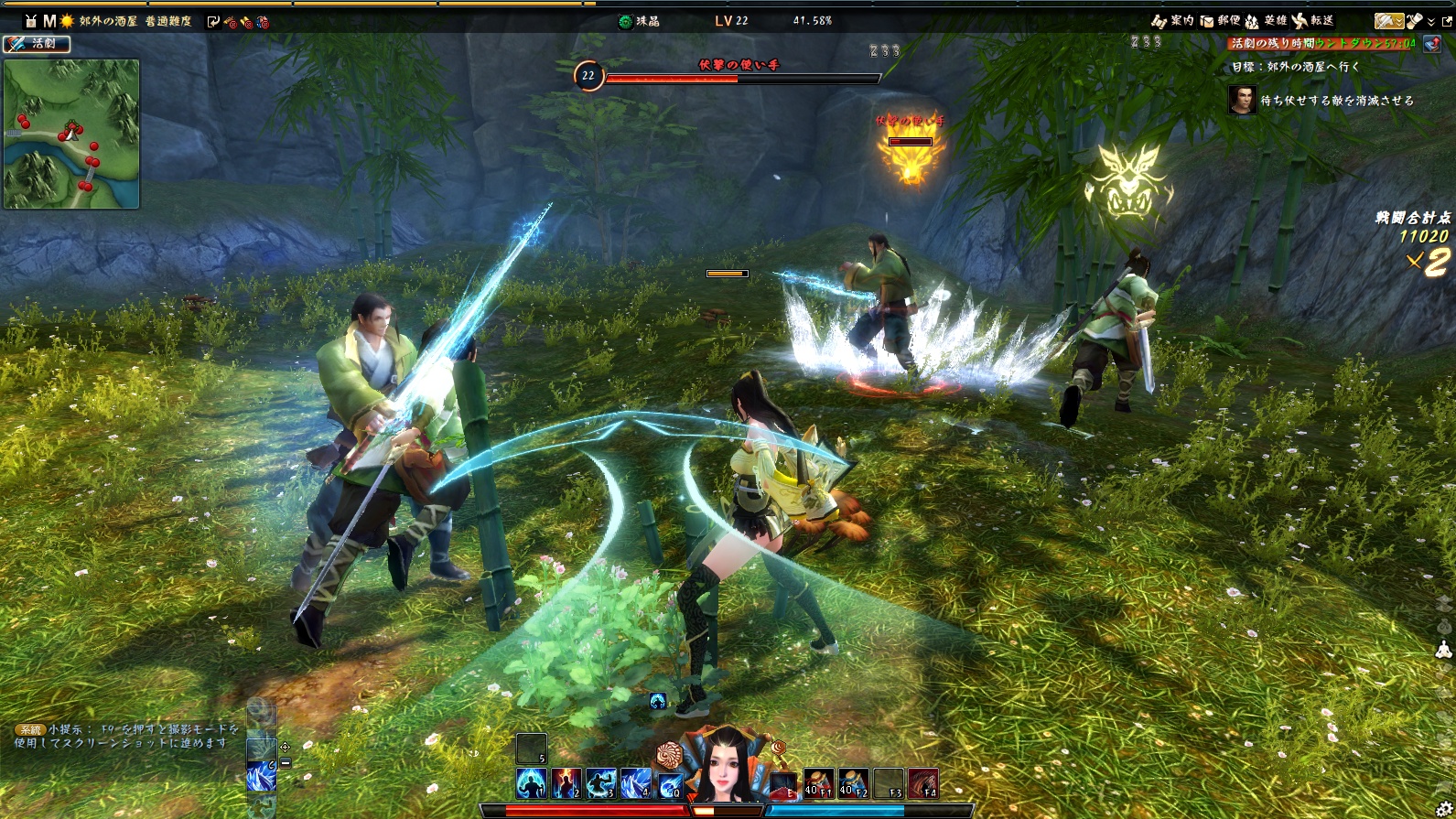This screenshot has width=1456, height=819.
Task: Use the E red skill
Action: point(783,785)
